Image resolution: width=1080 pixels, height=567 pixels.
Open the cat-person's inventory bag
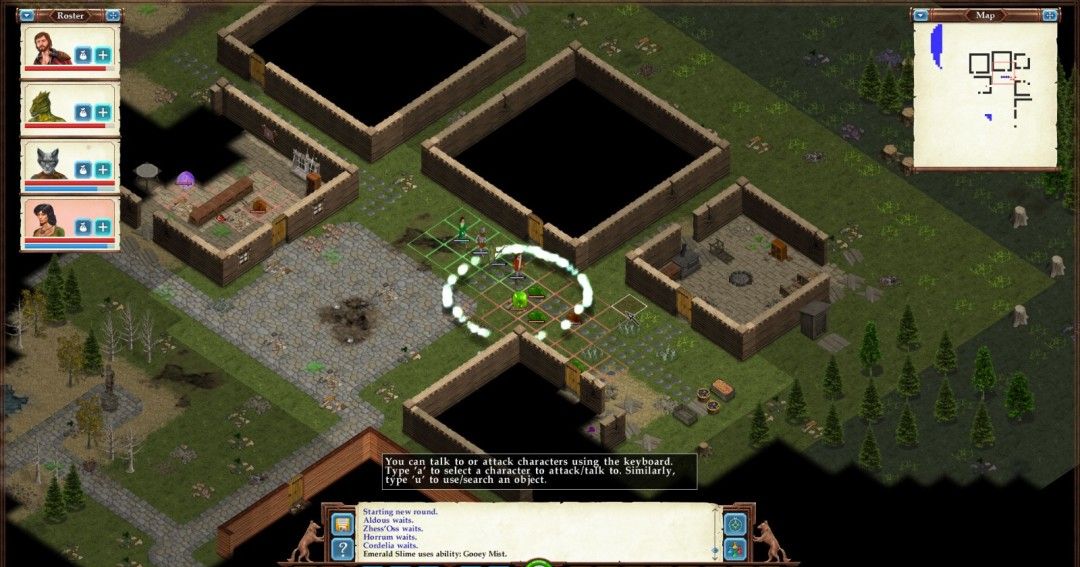85,170
